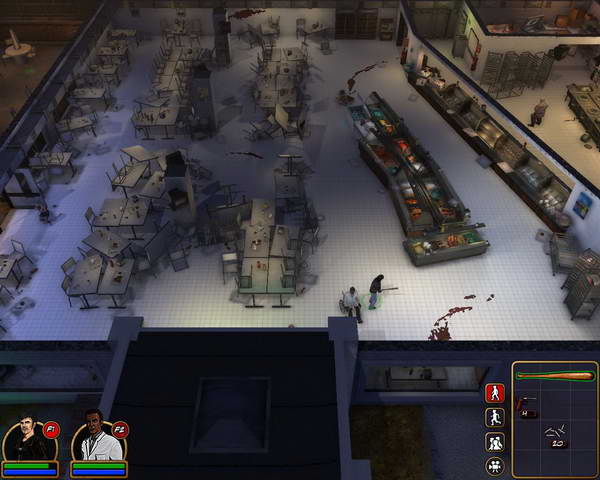The height and width of the screenshot is (480, 600).
Task: Select the baseball bat in inventory
Action: pyautogui.click(x=555, y=376)
